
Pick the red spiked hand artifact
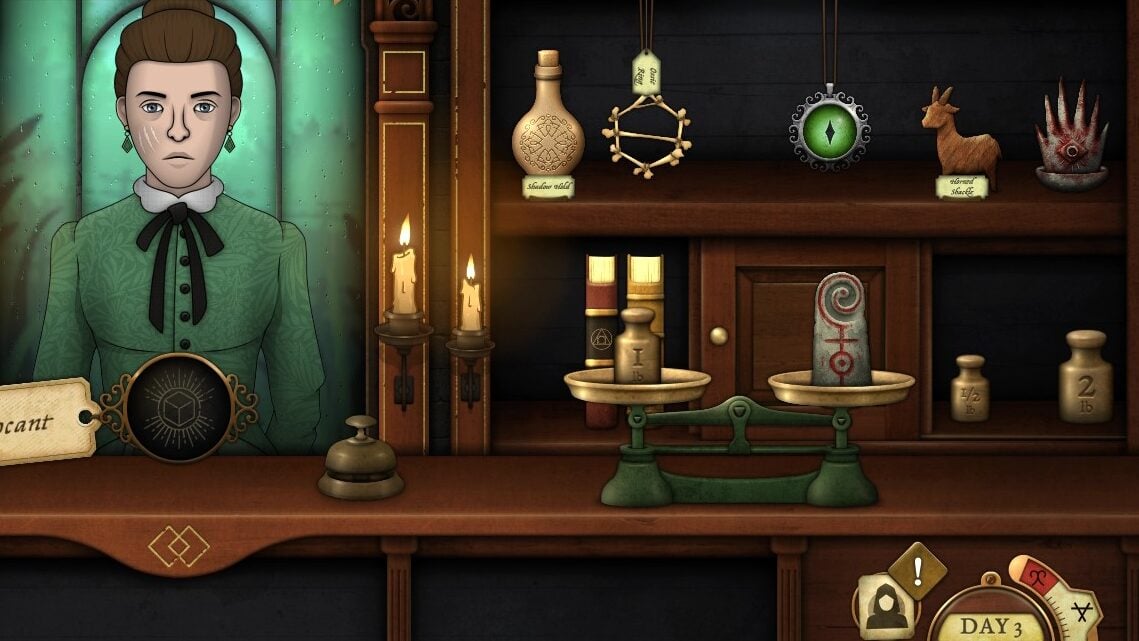(x=1071, y=138)
